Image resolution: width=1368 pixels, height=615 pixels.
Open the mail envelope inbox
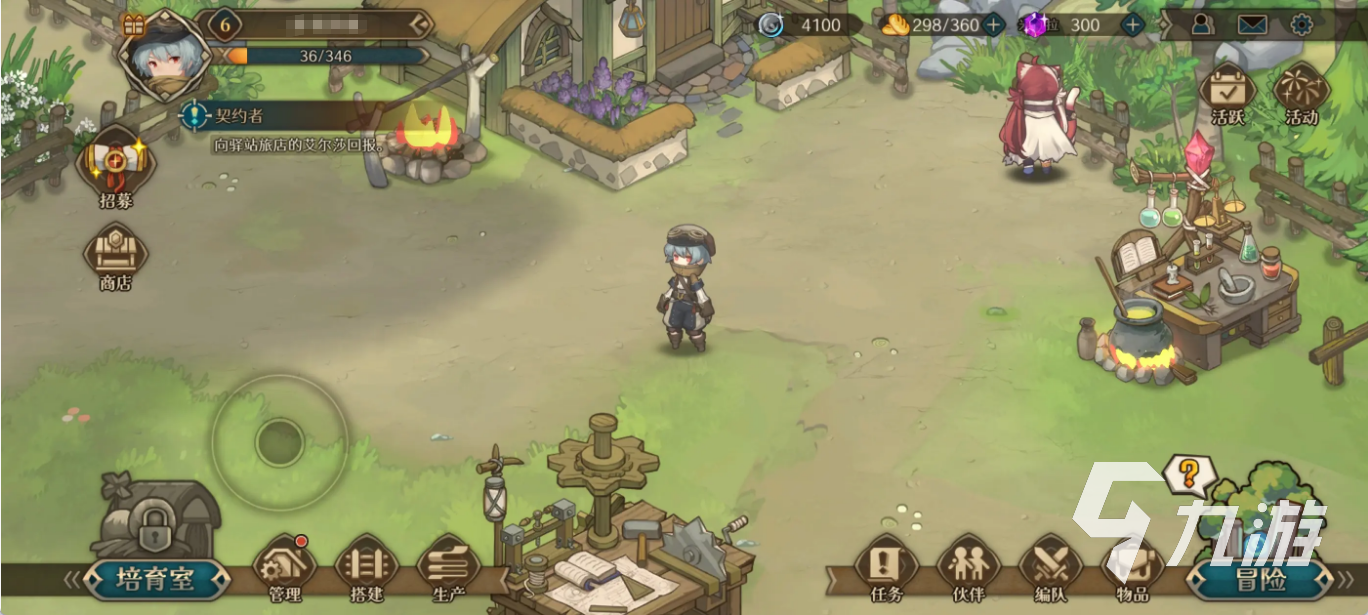point(1252,25)
